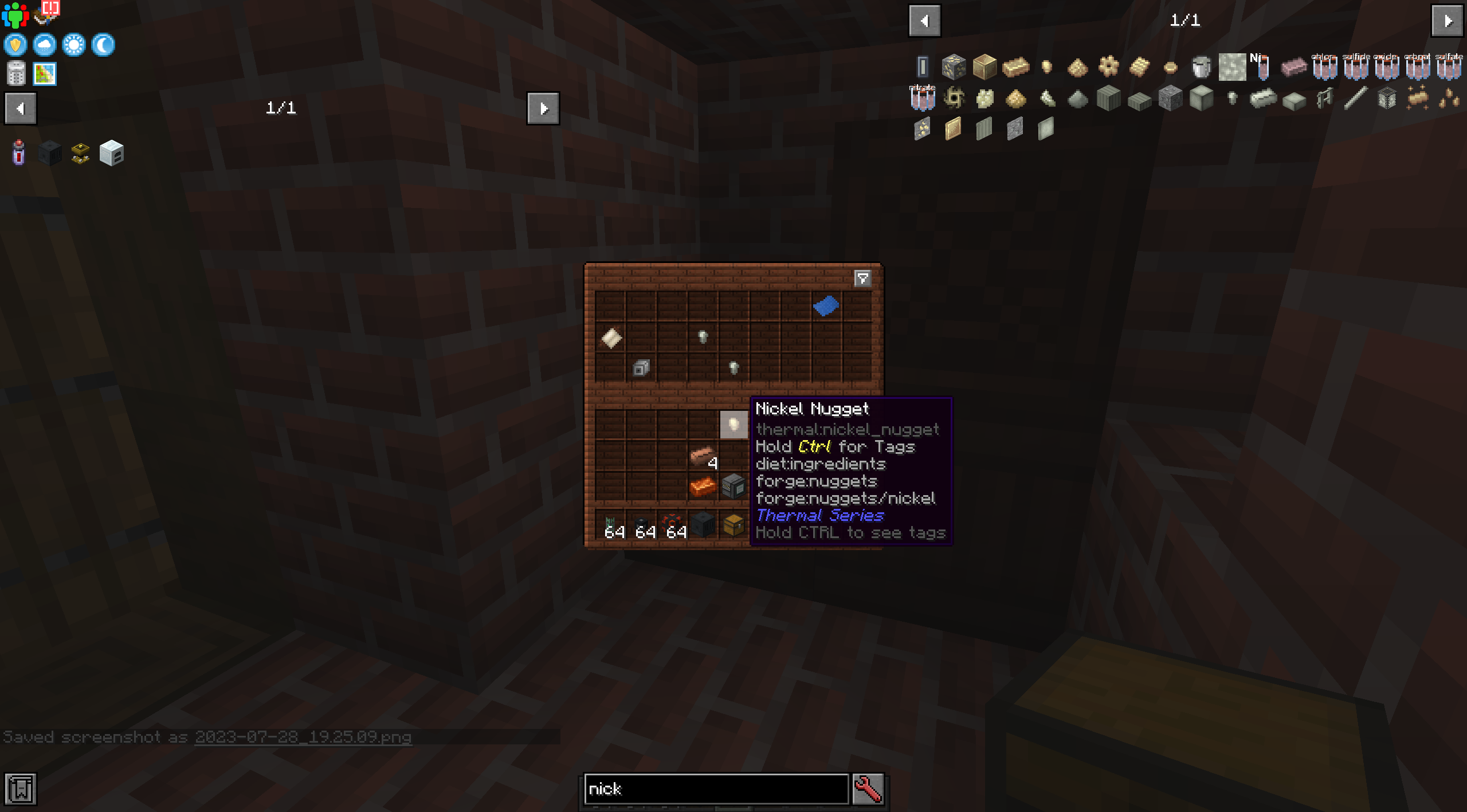Select the wrench icon to open JEI settings
Image resolution: width=1467 pixels, height=812 pixels.
pos(867,789)
